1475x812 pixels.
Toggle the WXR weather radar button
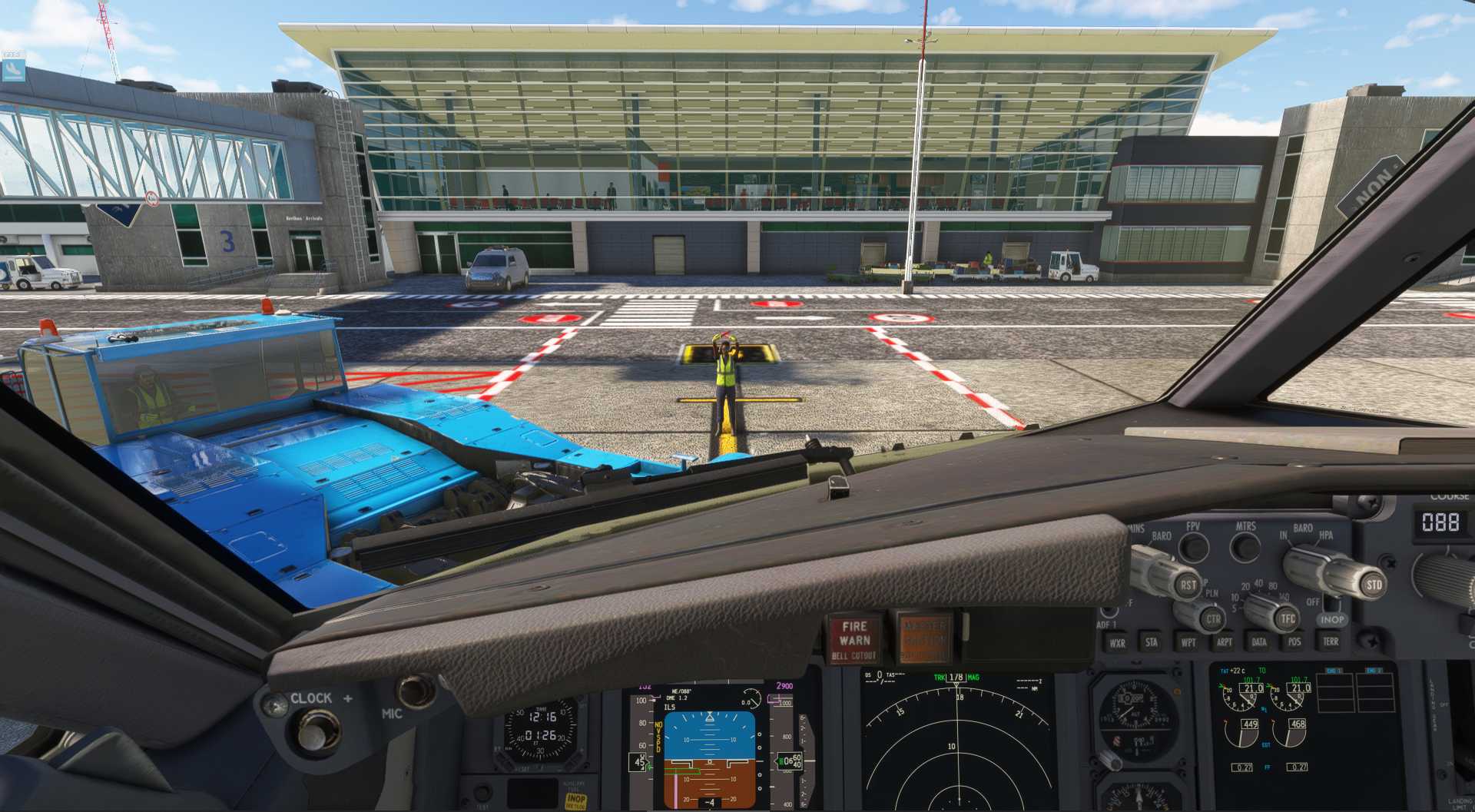(x=1117, y=643)
